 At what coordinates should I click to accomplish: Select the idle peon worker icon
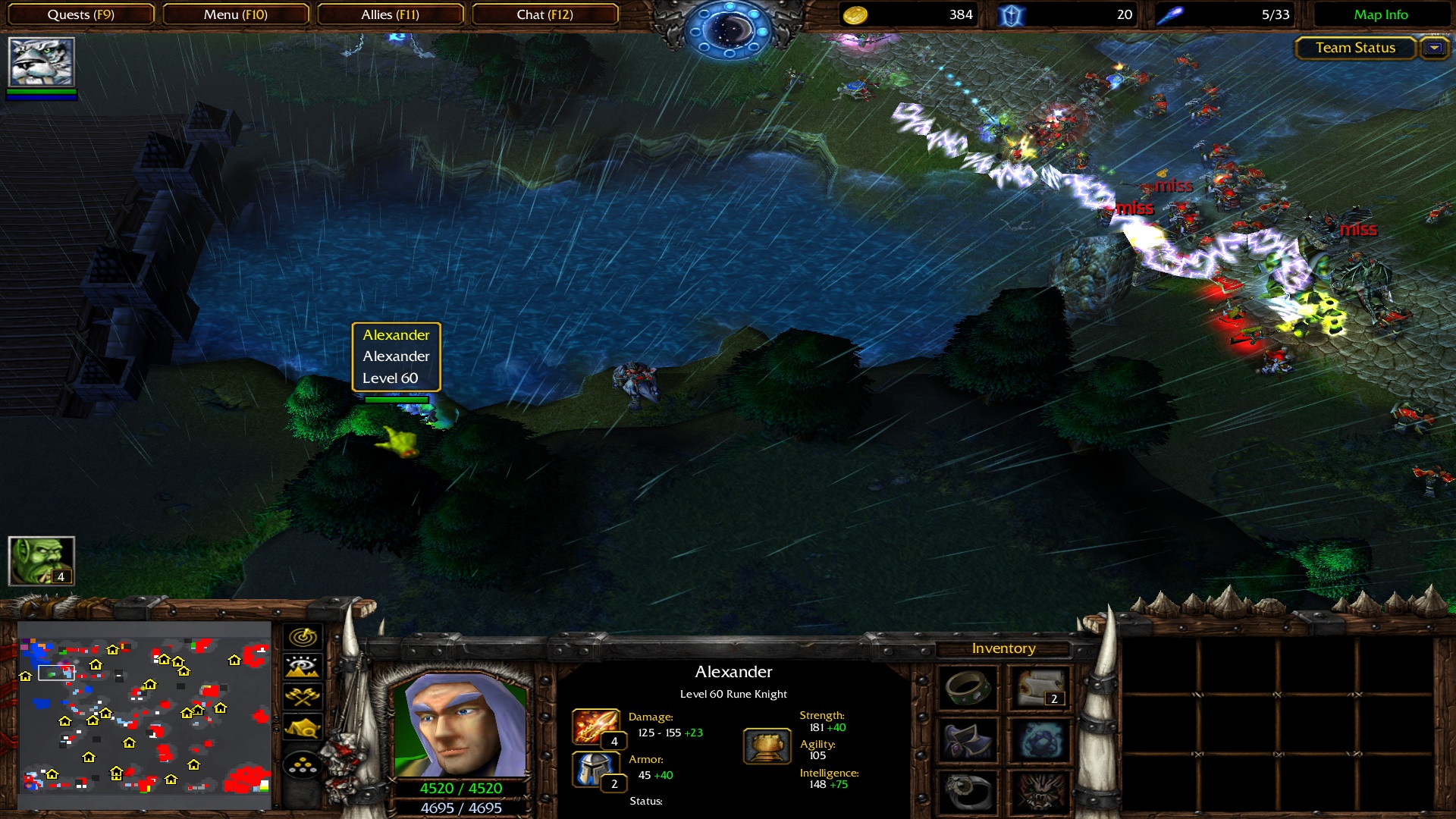pyautogui.click(x=41, y=561)
